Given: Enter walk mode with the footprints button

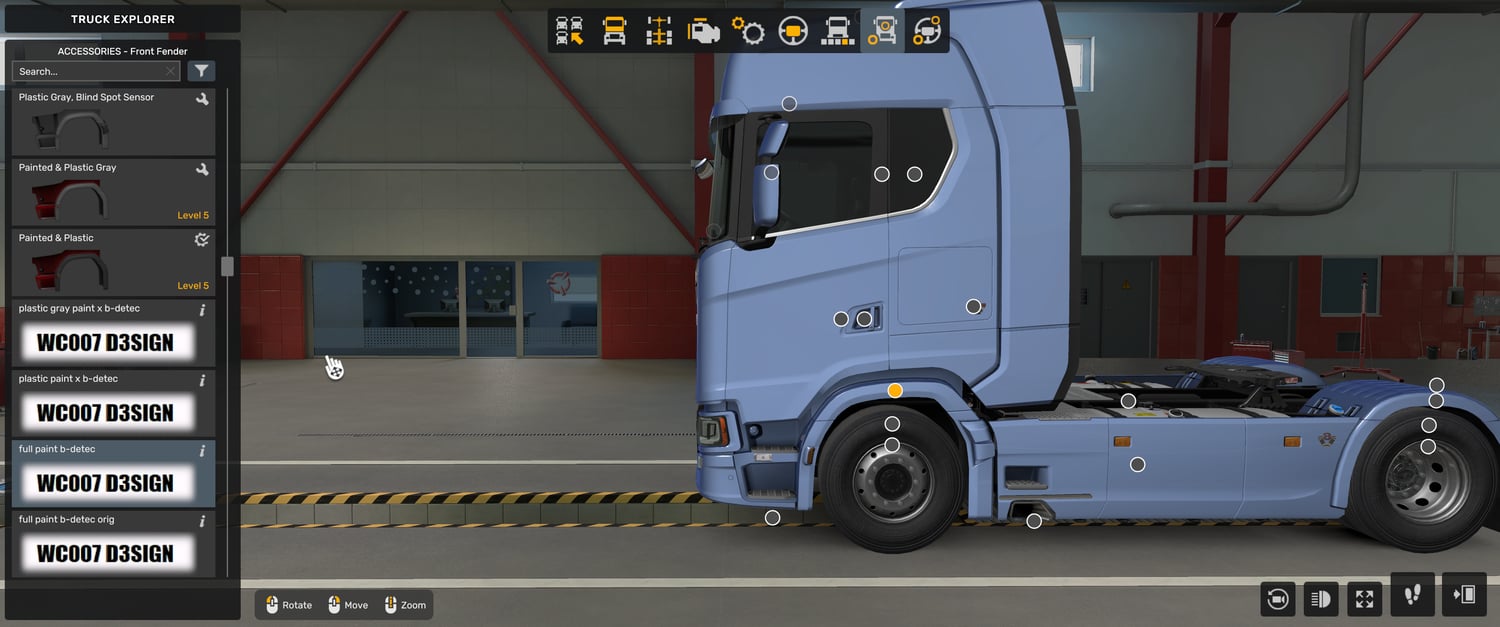Looking at the screenshot, I should (1412, 595).
